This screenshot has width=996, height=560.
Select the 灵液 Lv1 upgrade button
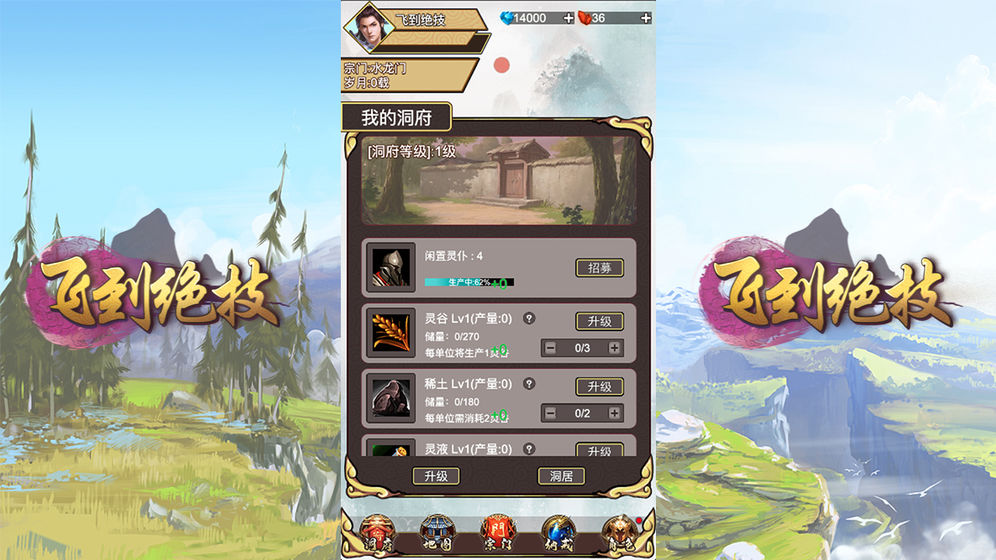pyautogui.click(x=599, y=450)
